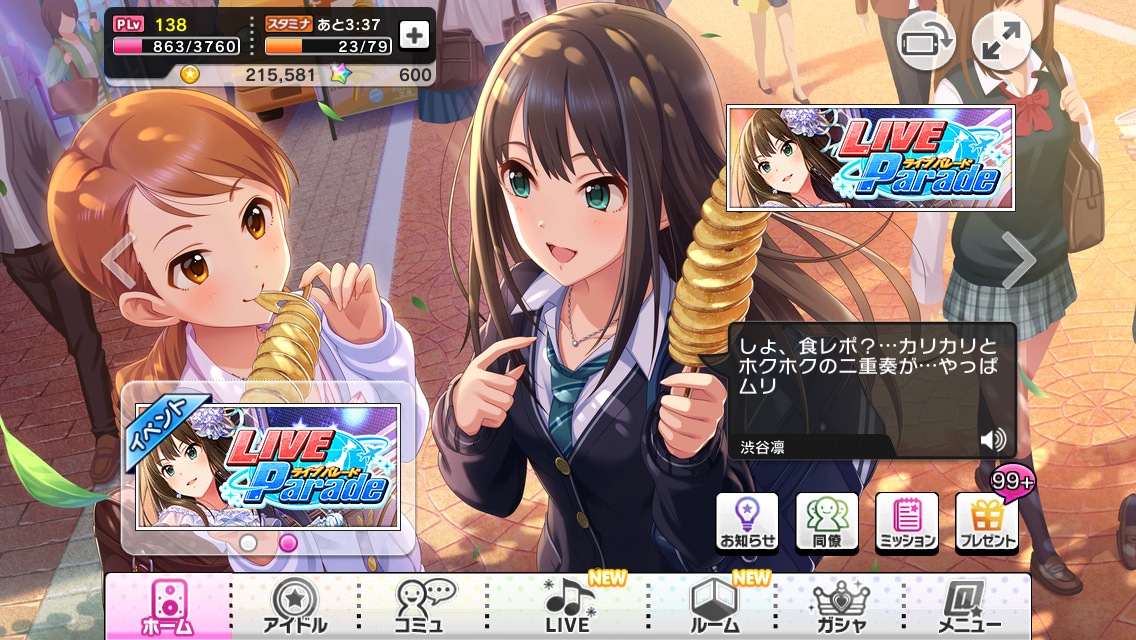Open the 同僚 colleagues button
The image size is (1136, 640).
(827, 522)
